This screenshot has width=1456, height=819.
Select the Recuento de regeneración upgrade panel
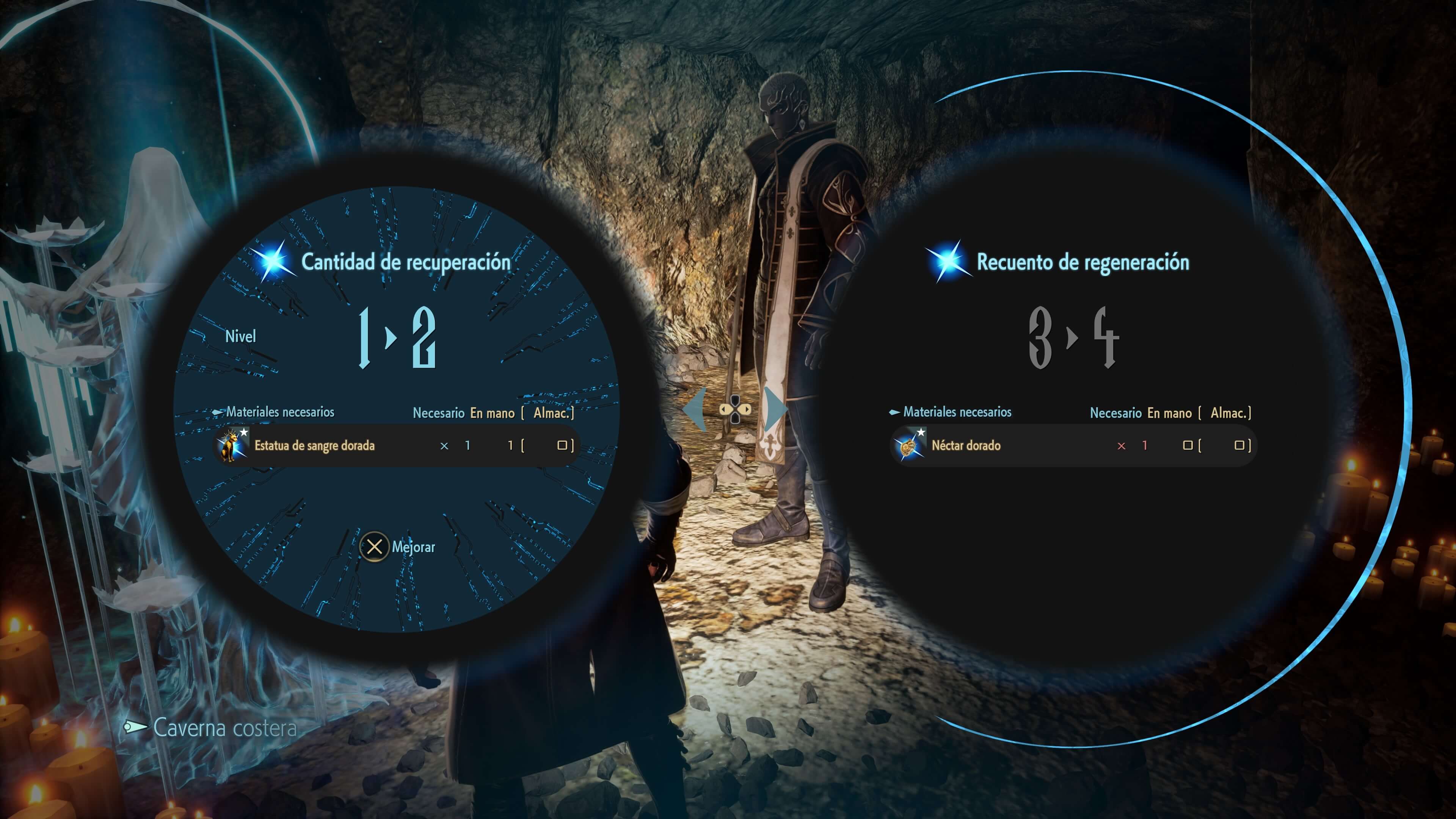point(1082,262)
